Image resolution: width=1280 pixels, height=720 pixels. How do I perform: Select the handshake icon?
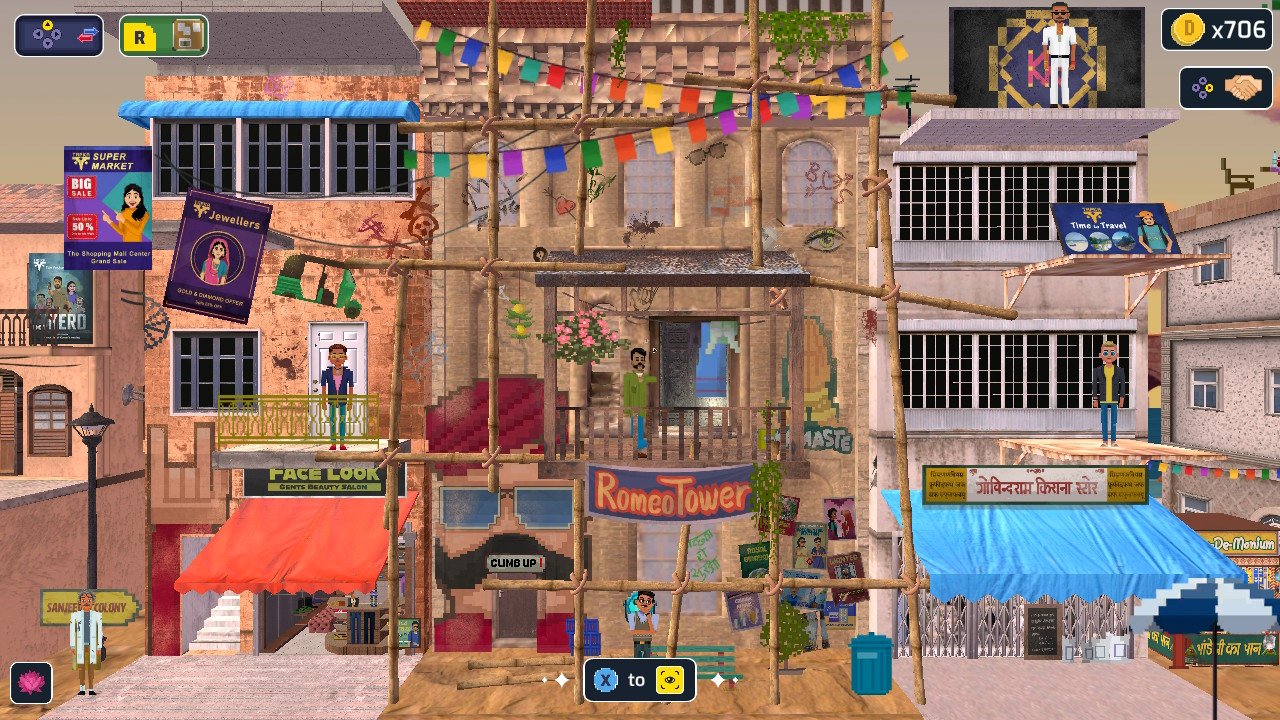[x=1244, y=88]
